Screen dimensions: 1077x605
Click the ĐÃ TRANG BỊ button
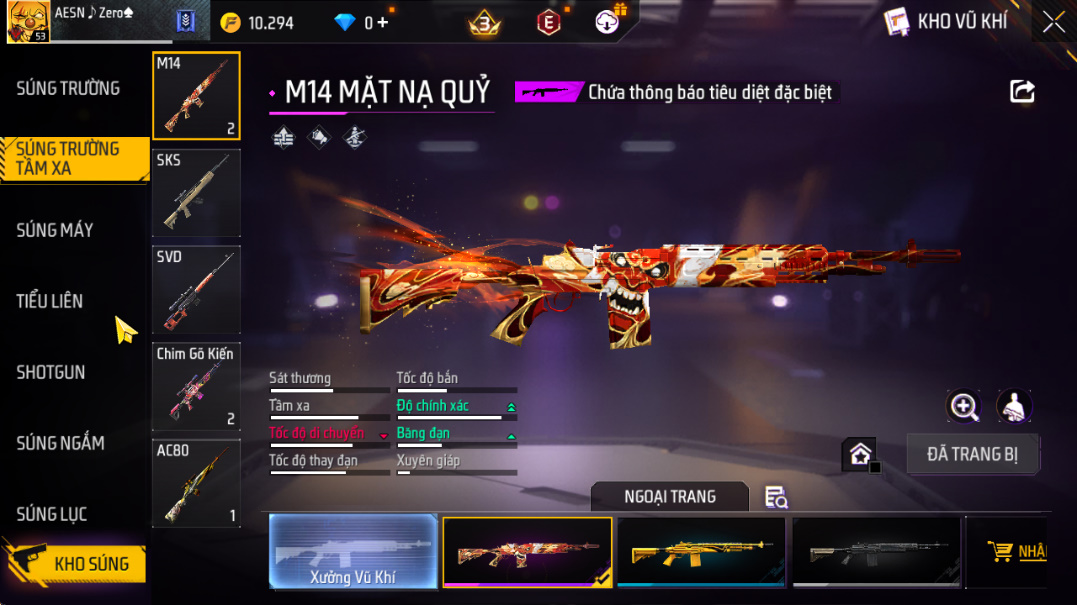(x=972, y=454)
